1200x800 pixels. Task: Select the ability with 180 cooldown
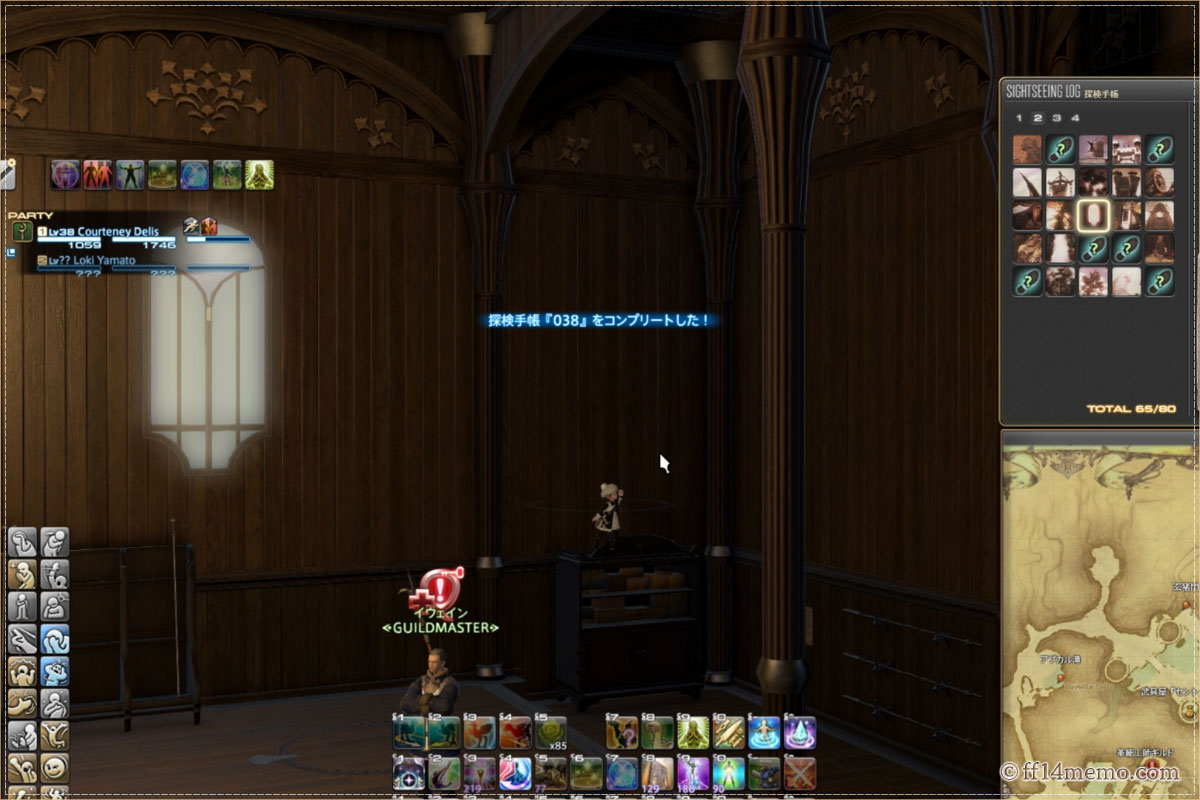click(692, 773)
